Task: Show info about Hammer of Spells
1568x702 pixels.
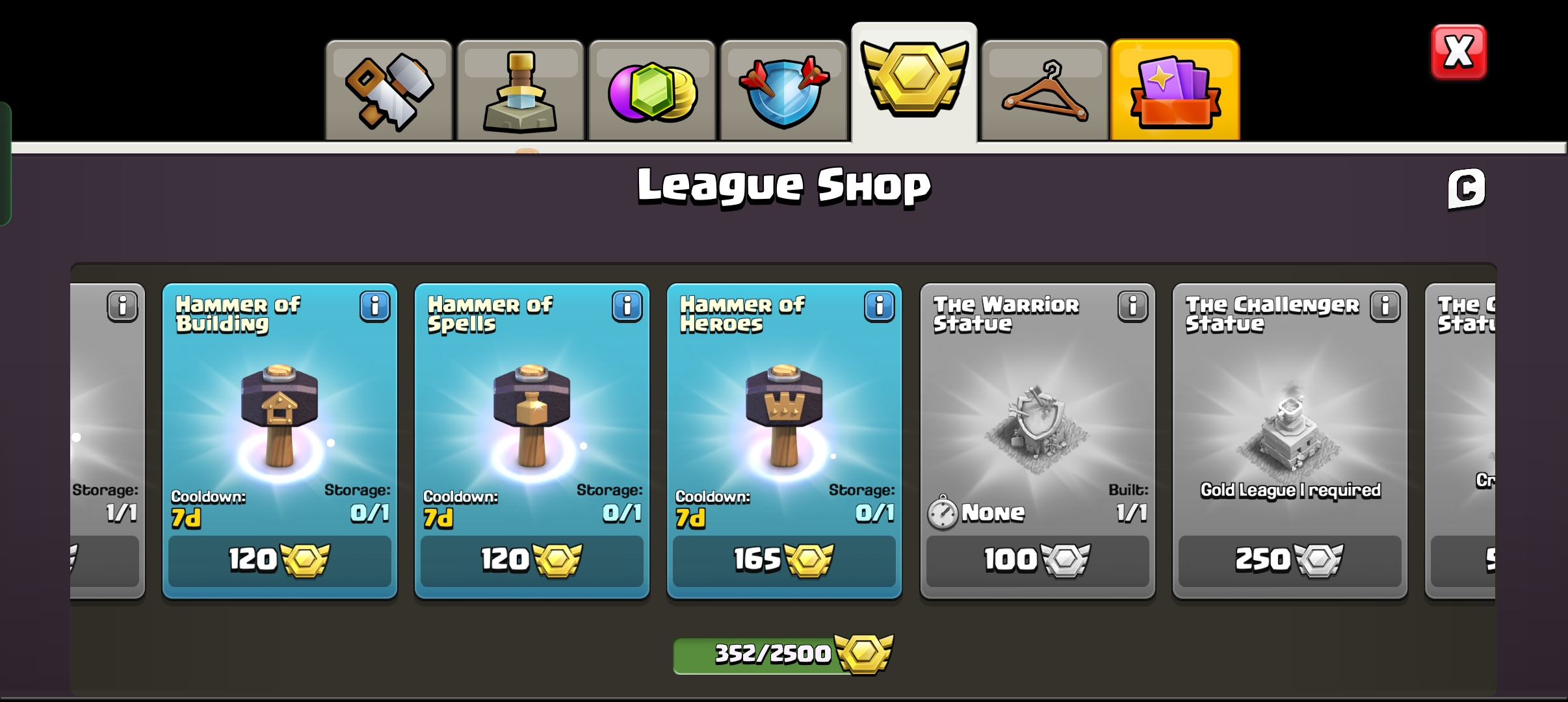Action: [x=626, y=307]
